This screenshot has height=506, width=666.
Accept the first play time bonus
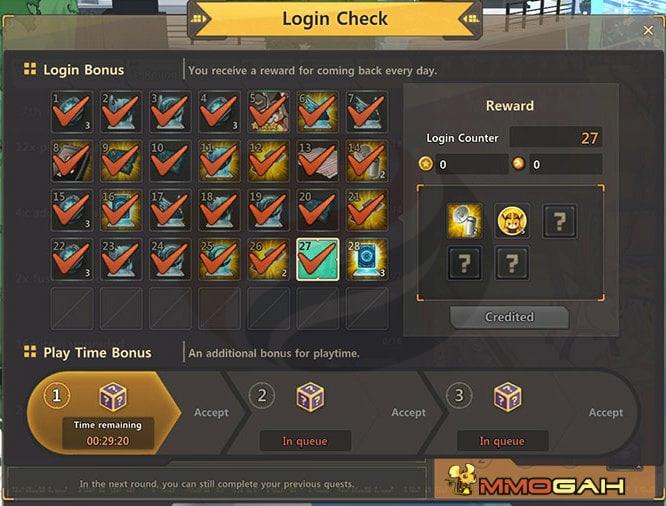coord(211,412)
